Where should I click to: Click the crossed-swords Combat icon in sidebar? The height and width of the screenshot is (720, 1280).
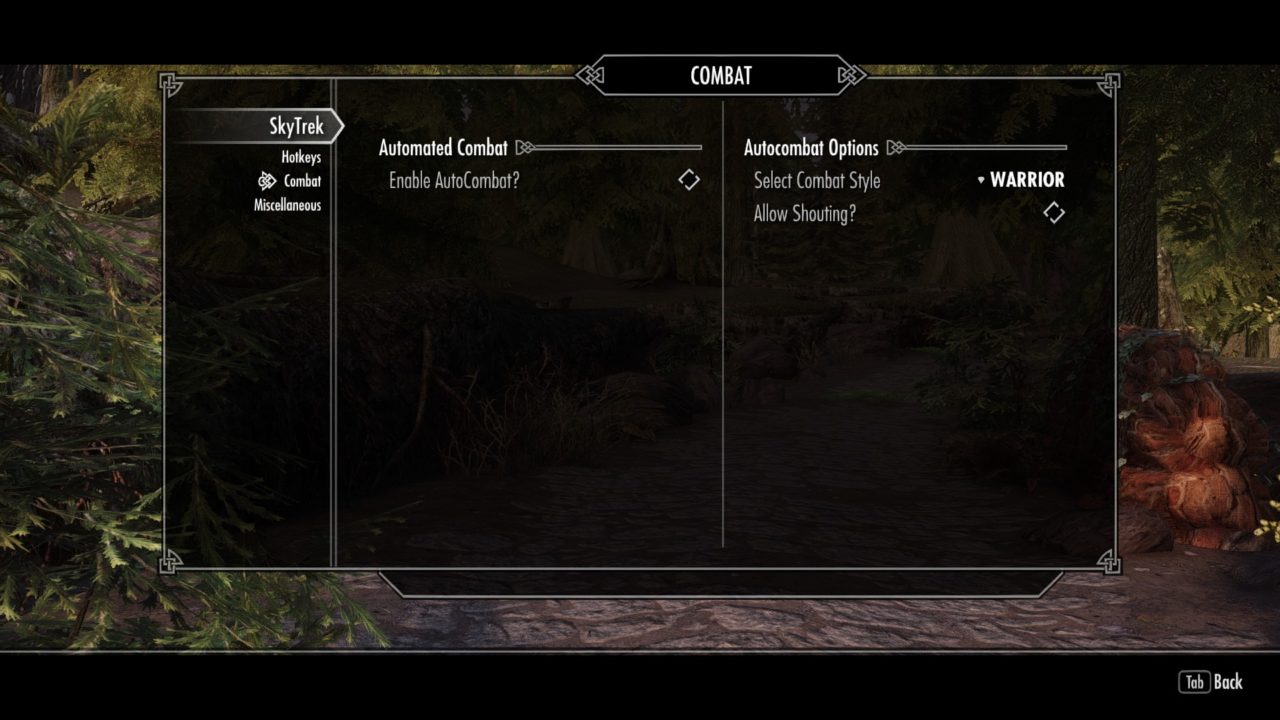point(266,181)
